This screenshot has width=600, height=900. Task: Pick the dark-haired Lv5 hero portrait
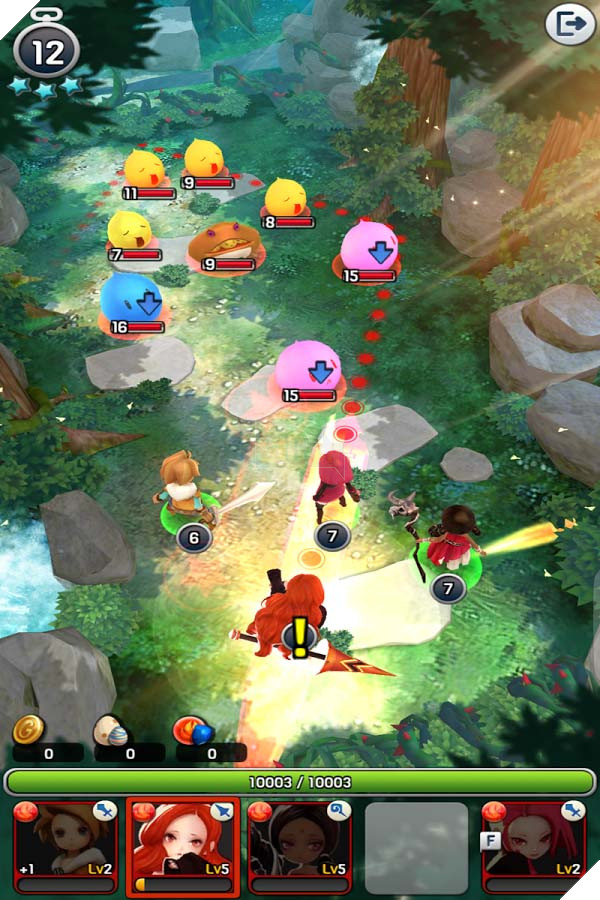pyautogui.click(x=299, y=845)
